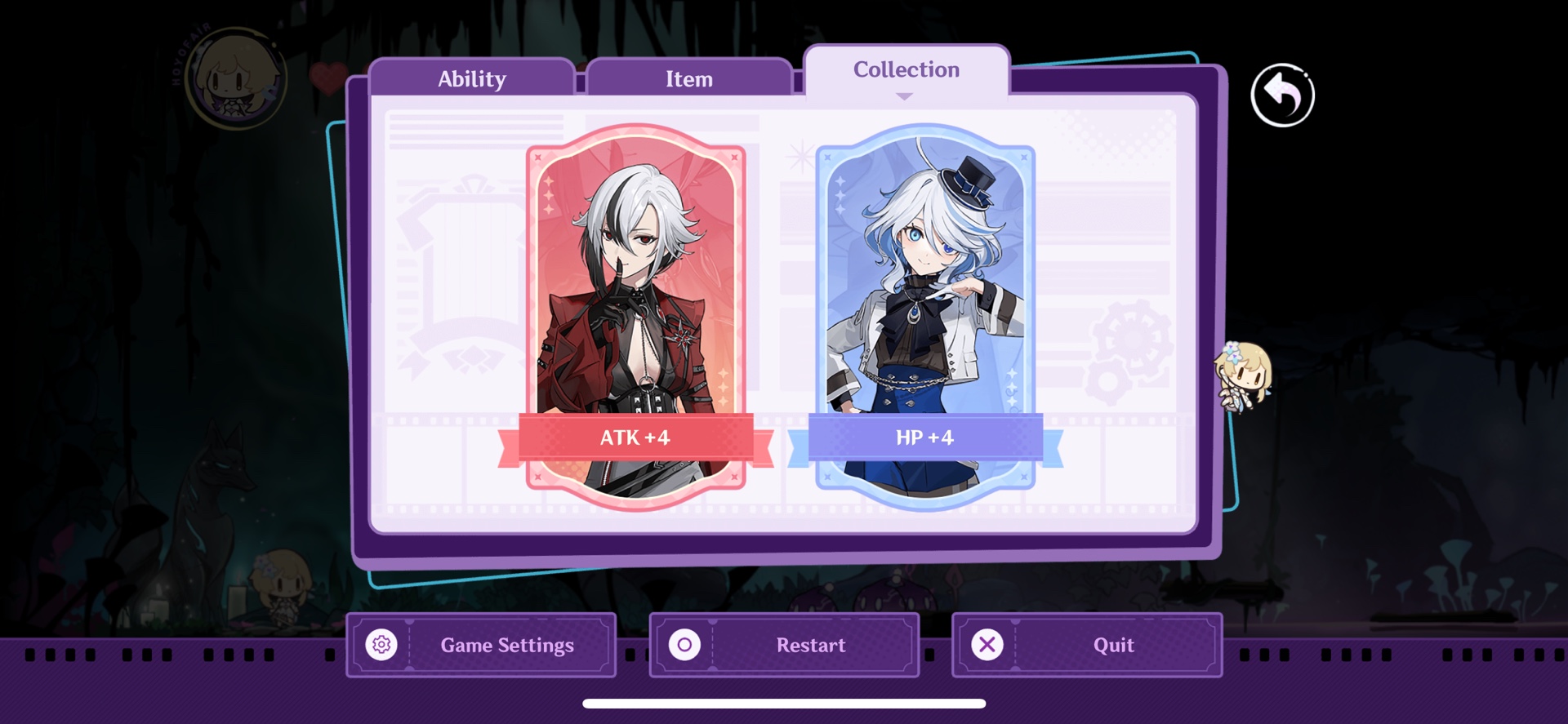Click the gear icon on Game Settings
Image resolution: width=1568 pixels, height=724 pixels.
tap(381, 645)
